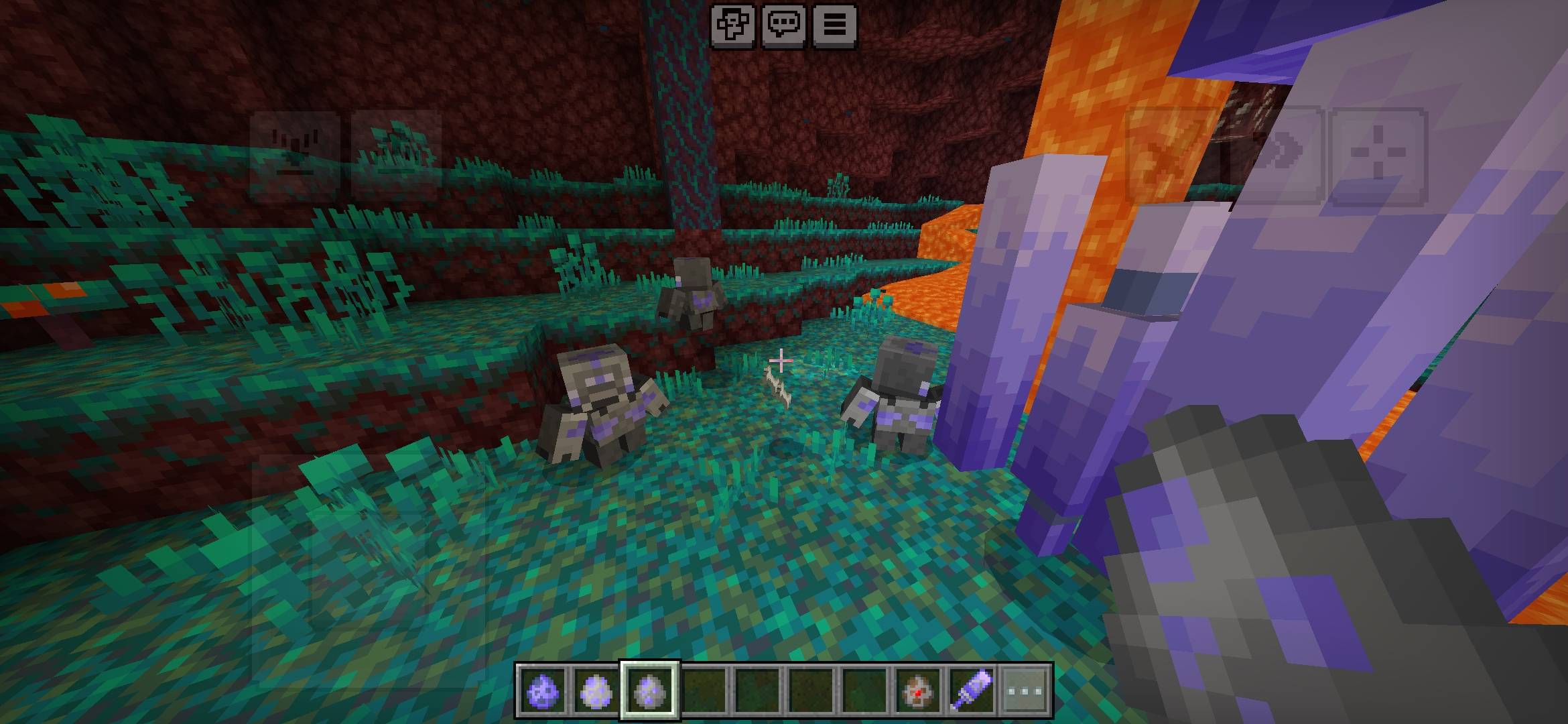
Task: Tap the left quick-emote face shortcut
Action: point(292,154)
